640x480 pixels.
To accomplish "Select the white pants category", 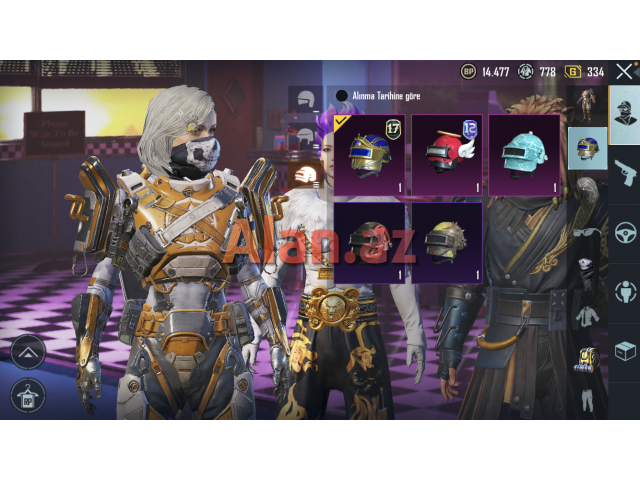I will coord(586,396).
